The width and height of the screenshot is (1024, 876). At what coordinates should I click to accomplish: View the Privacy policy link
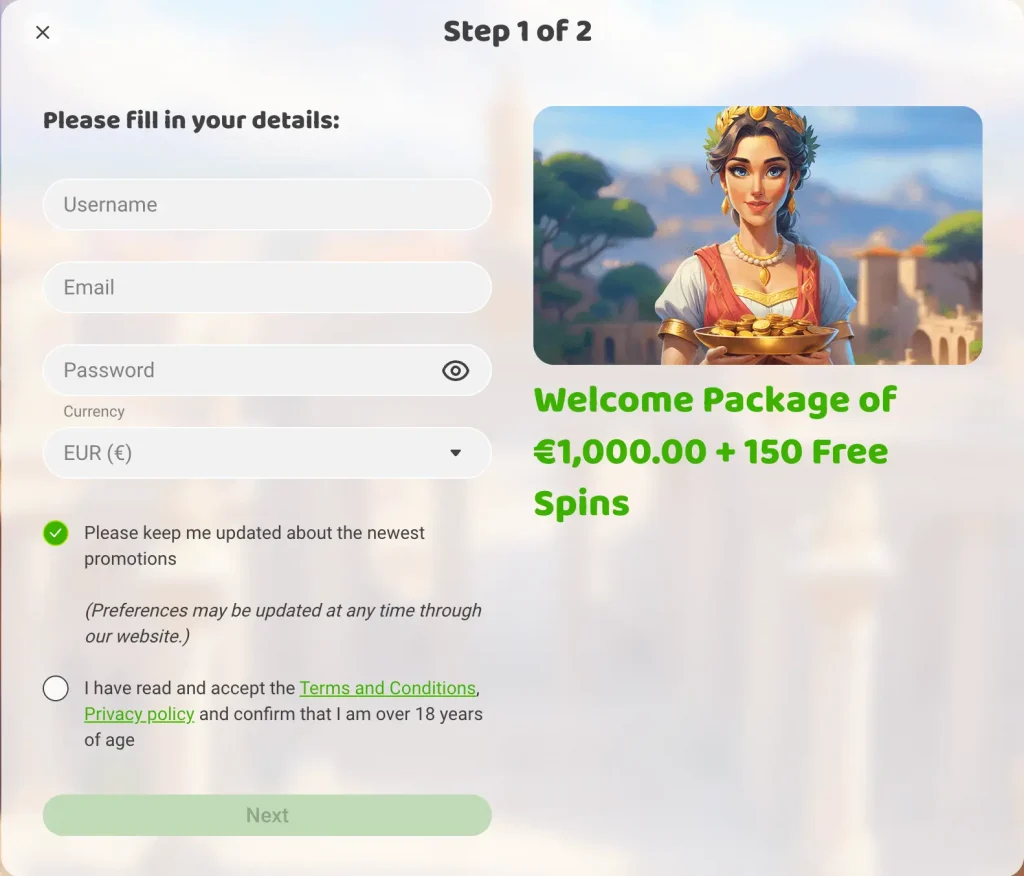point(139,715)
